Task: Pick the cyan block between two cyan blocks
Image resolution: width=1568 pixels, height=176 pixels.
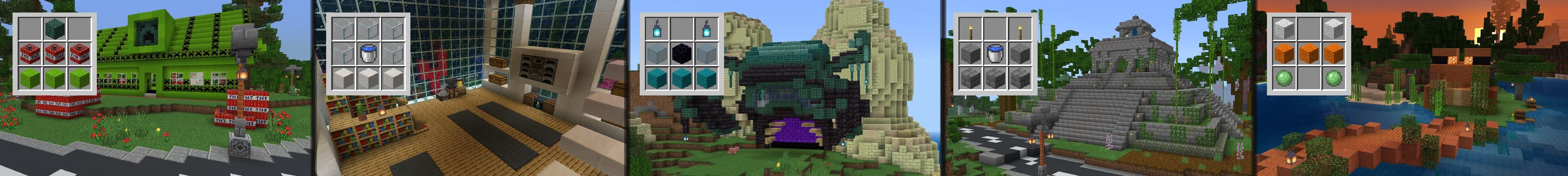Action: pos(682,78)
